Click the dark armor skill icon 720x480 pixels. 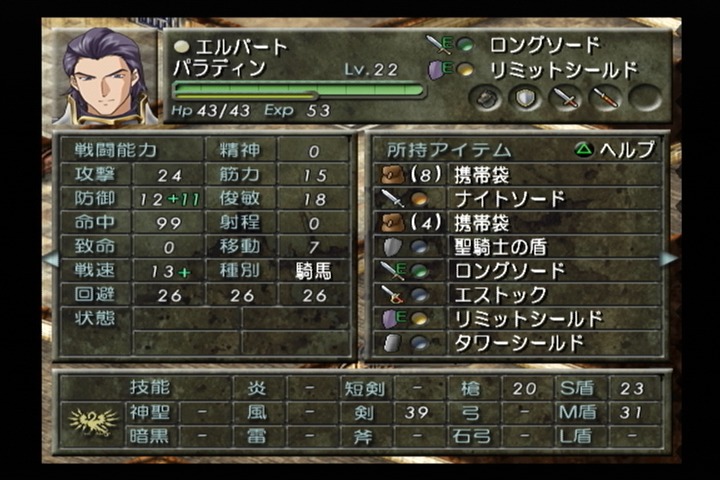point(485,97)
